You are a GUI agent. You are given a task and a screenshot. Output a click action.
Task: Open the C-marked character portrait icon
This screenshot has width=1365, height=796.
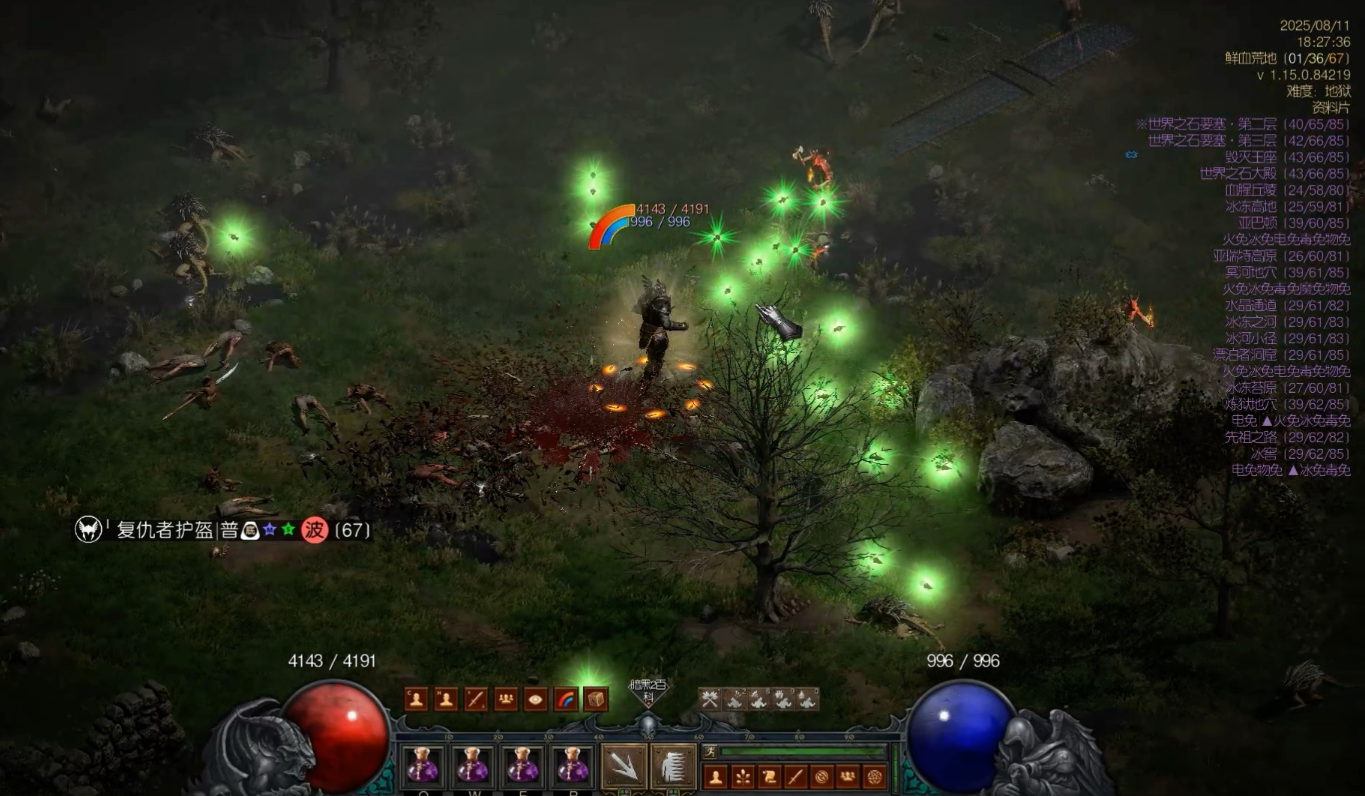[x=417, y=700]
